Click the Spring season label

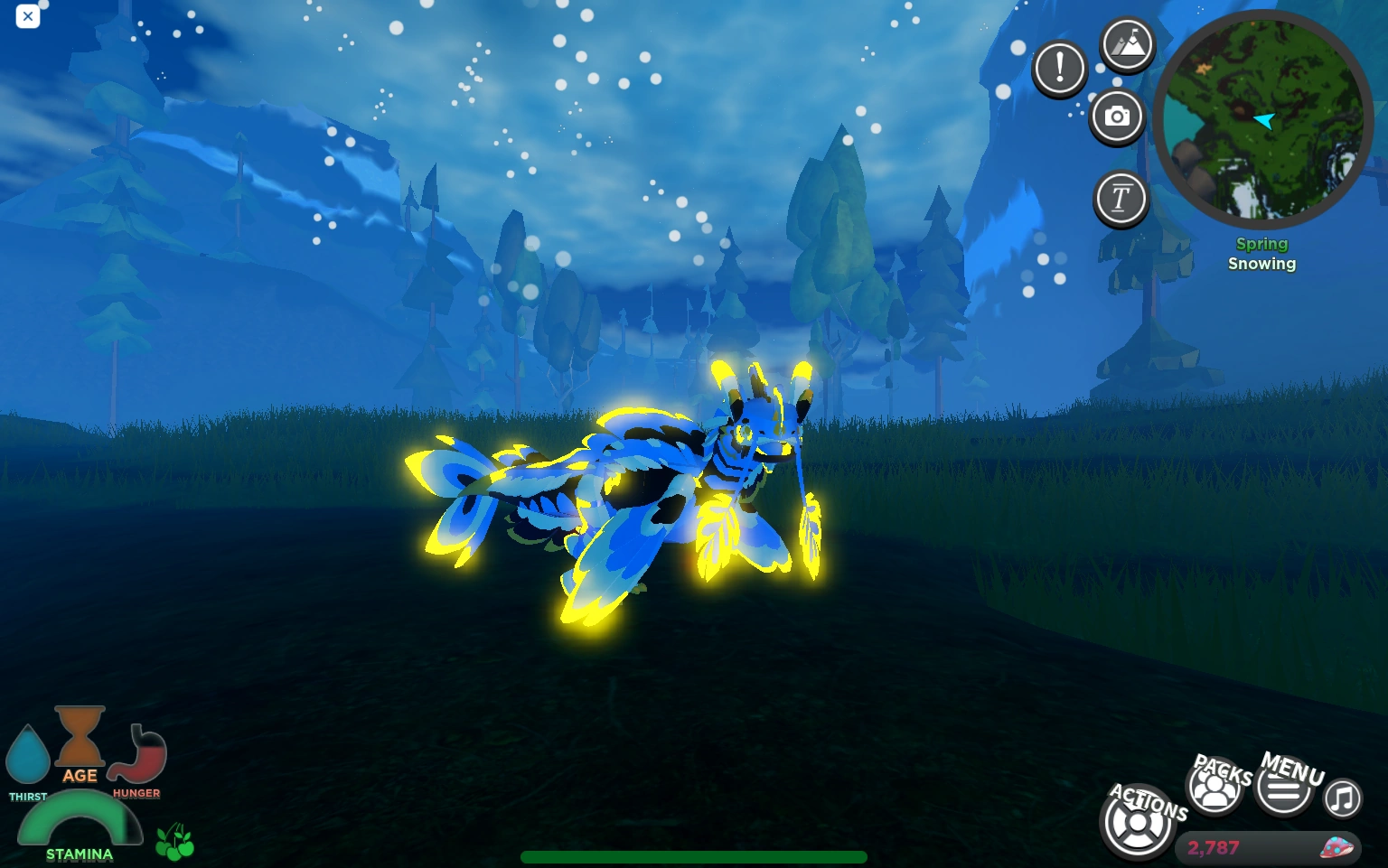[1261, 244]
